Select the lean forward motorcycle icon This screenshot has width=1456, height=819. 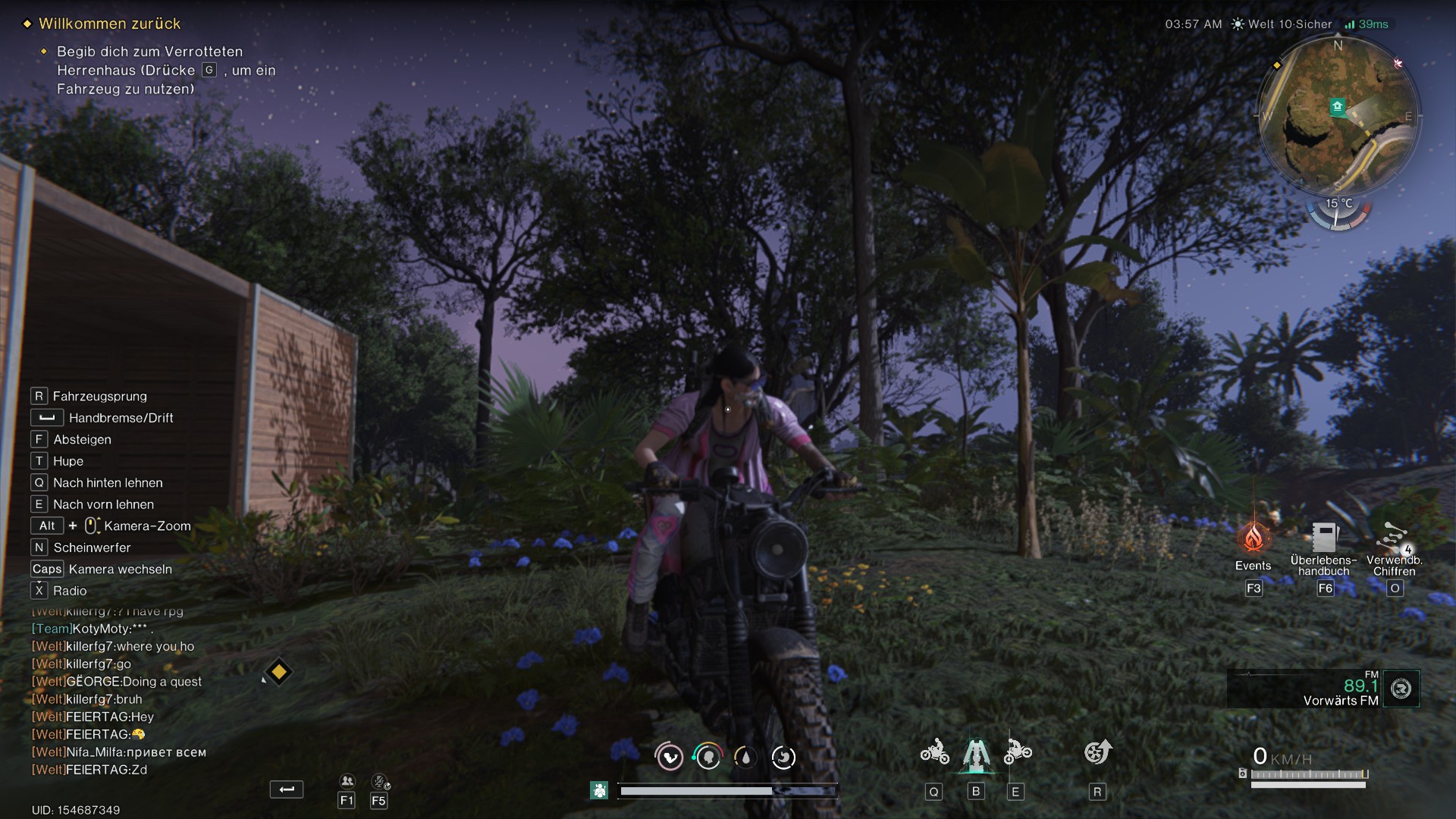pos(1017,752)
